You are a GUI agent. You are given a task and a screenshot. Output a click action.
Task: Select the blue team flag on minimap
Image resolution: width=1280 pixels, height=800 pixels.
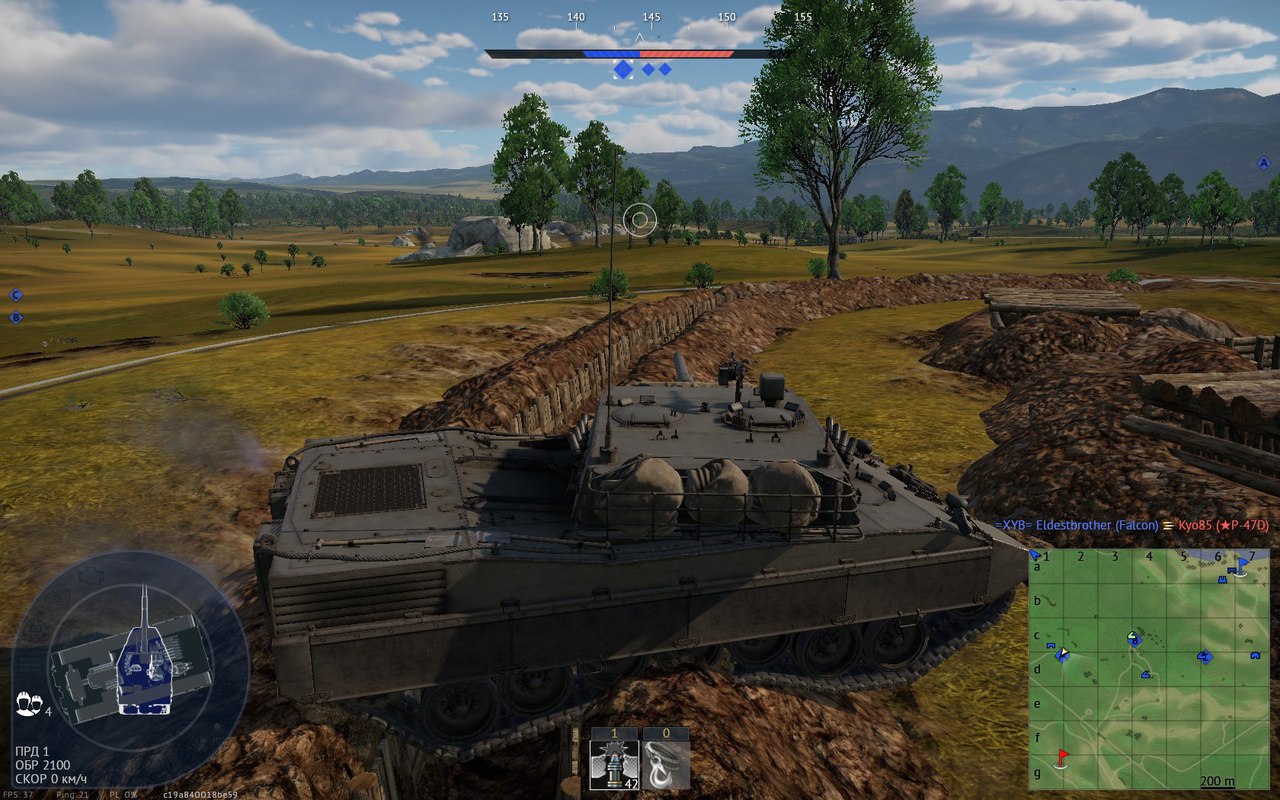[x=1242, y=566]
